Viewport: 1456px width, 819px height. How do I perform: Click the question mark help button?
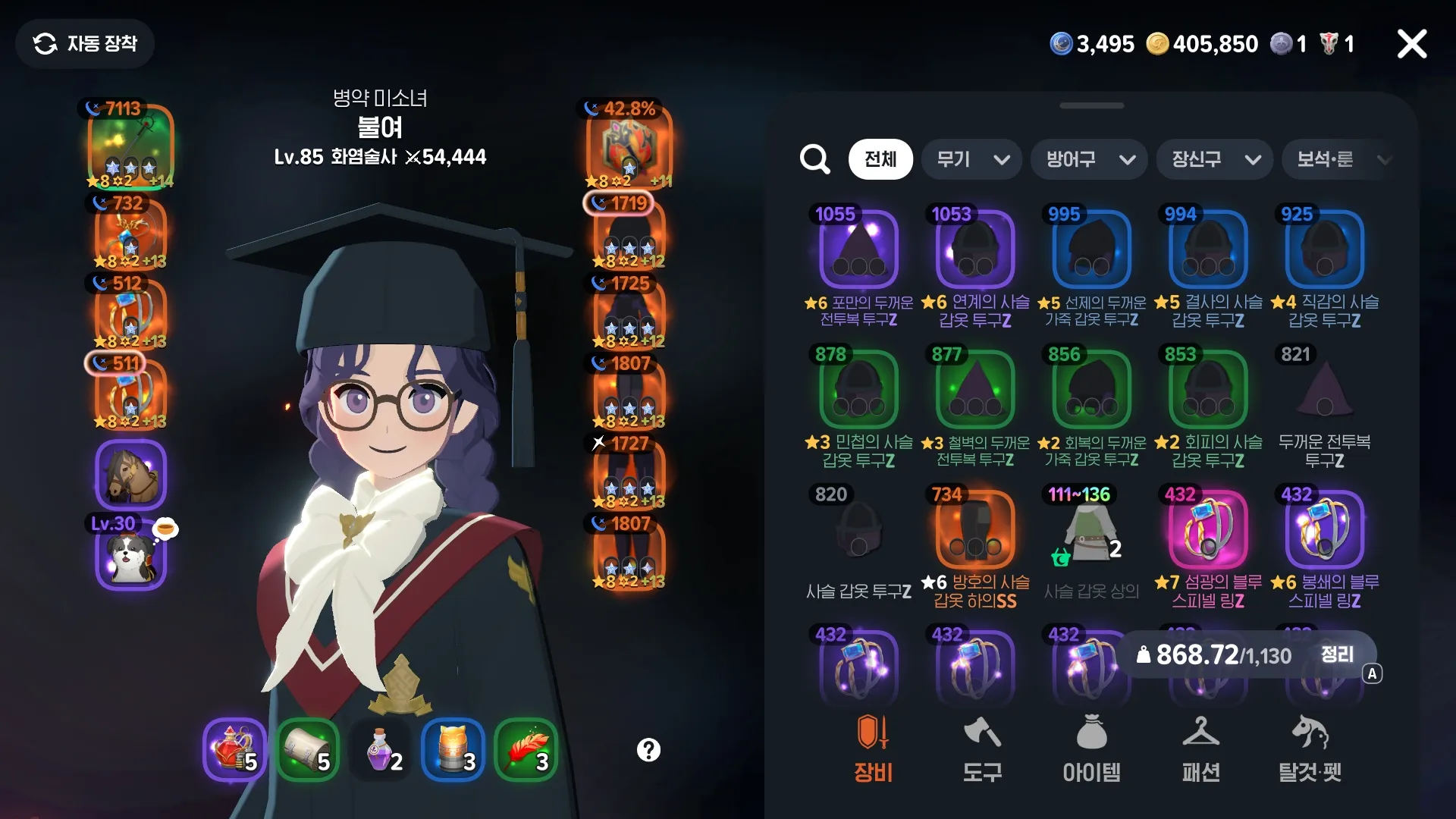(648, 750)
